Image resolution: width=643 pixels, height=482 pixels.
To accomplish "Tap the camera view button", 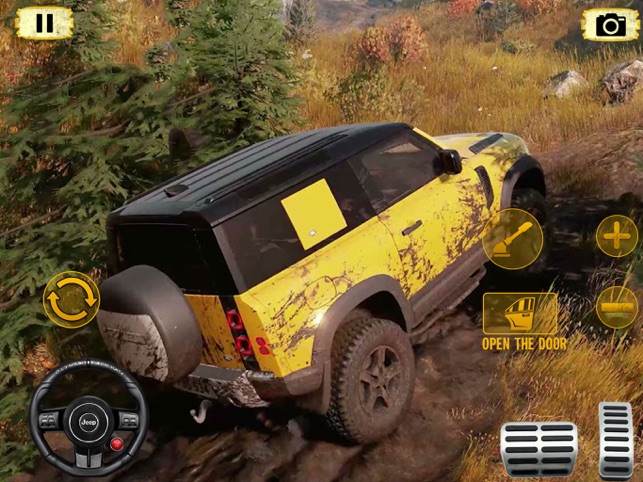I will 610,24.
